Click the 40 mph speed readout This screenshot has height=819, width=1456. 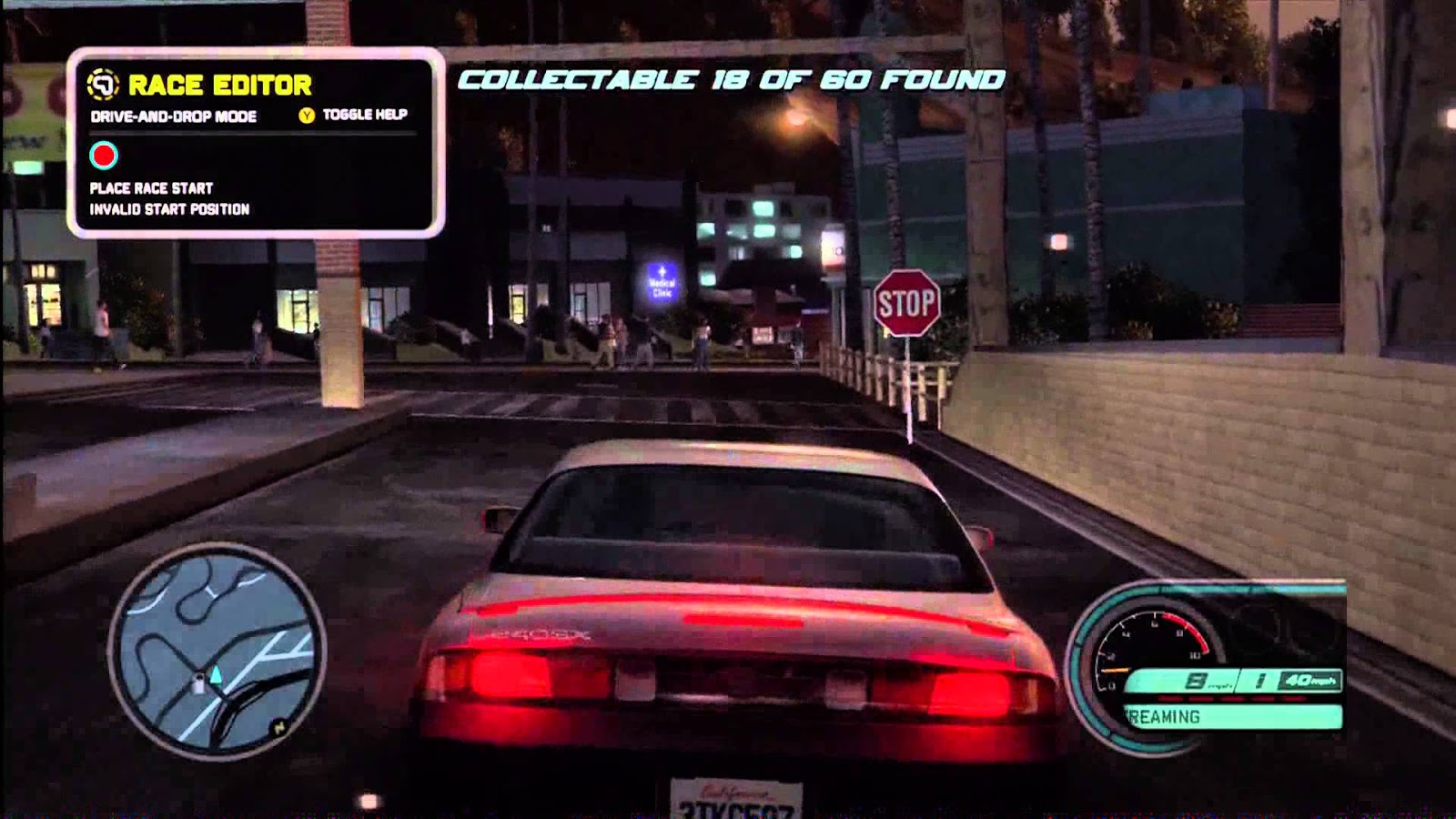click(x=1311, y=679)
